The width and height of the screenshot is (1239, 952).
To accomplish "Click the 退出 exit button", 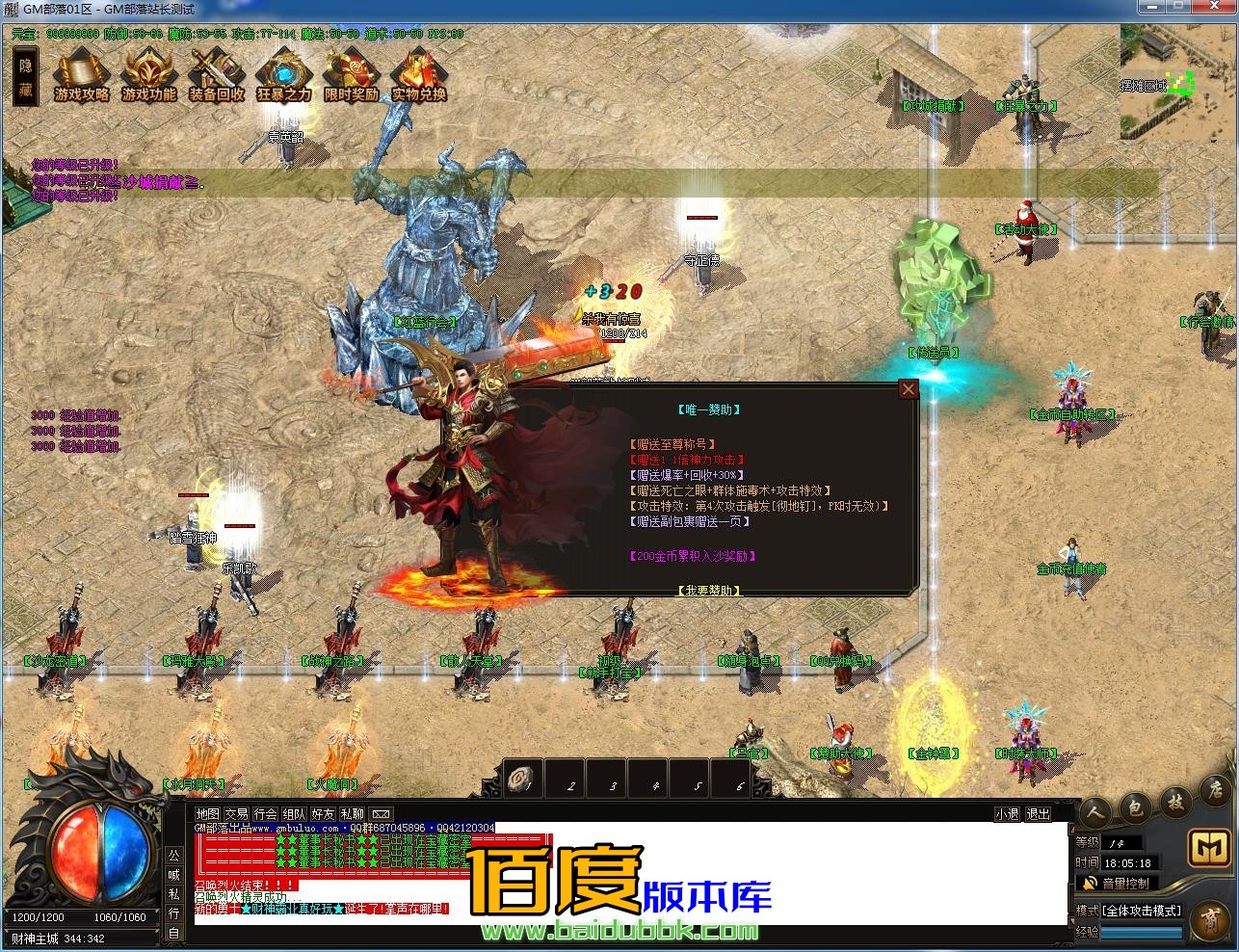I will click(1037, 813).
